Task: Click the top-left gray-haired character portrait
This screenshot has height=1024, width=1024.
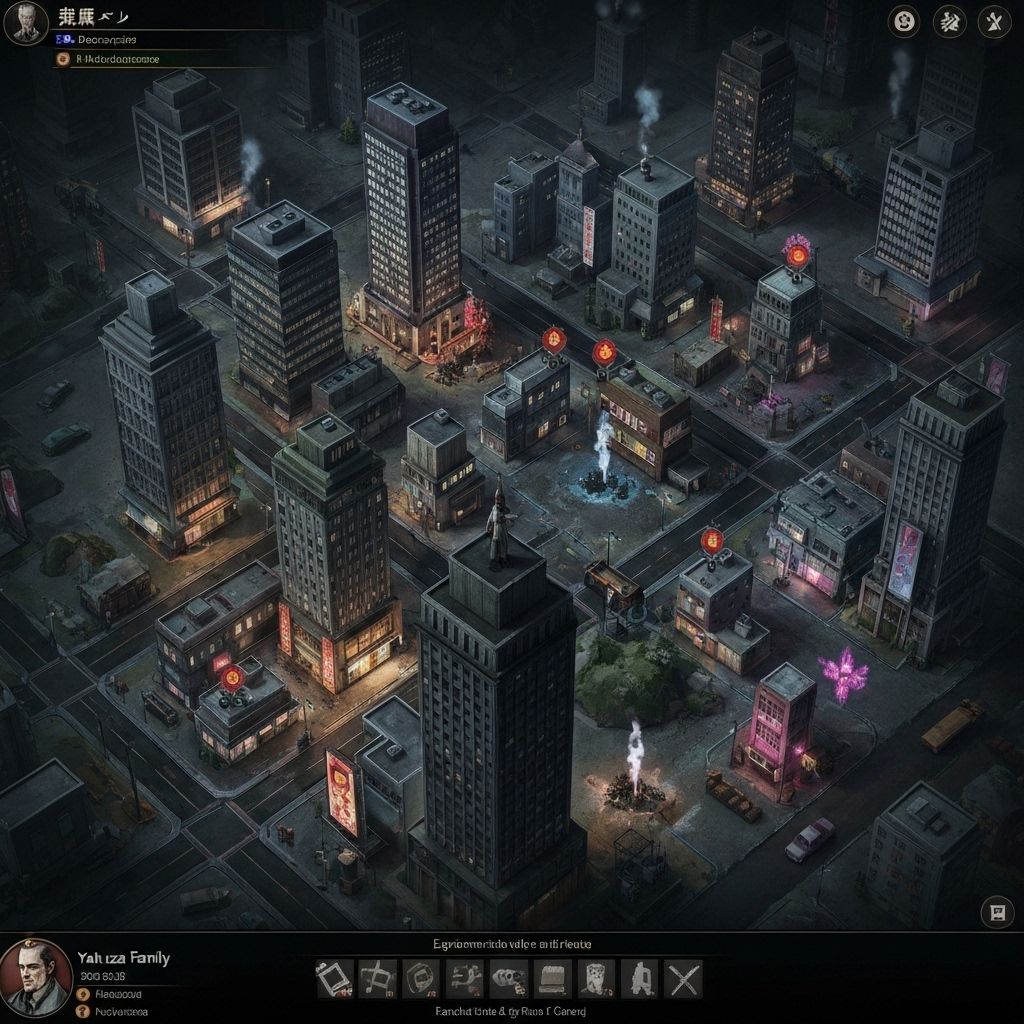Action: tap(26, 23)
